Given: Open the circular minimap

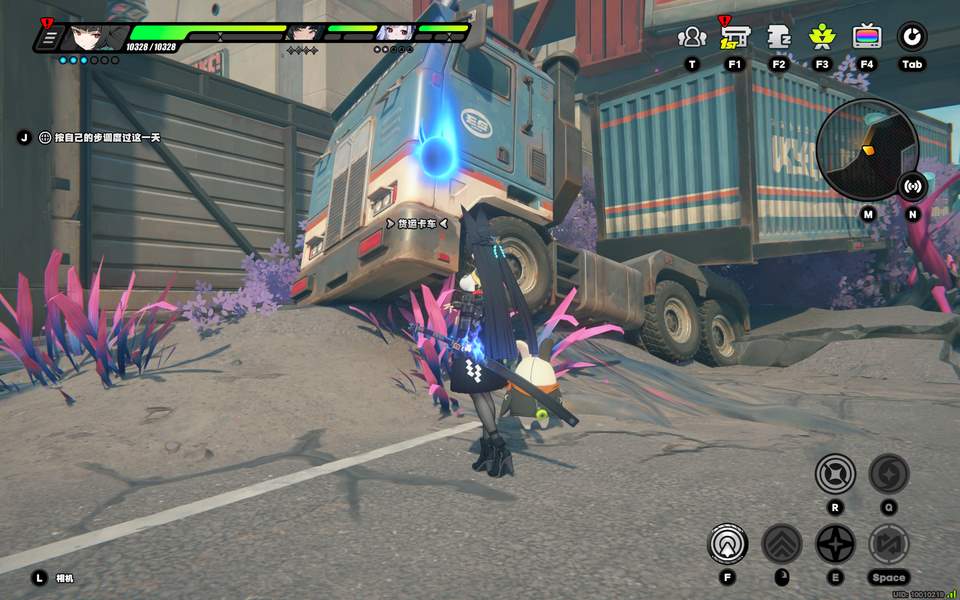Looking at the screenshot, I should pos(867,149).
